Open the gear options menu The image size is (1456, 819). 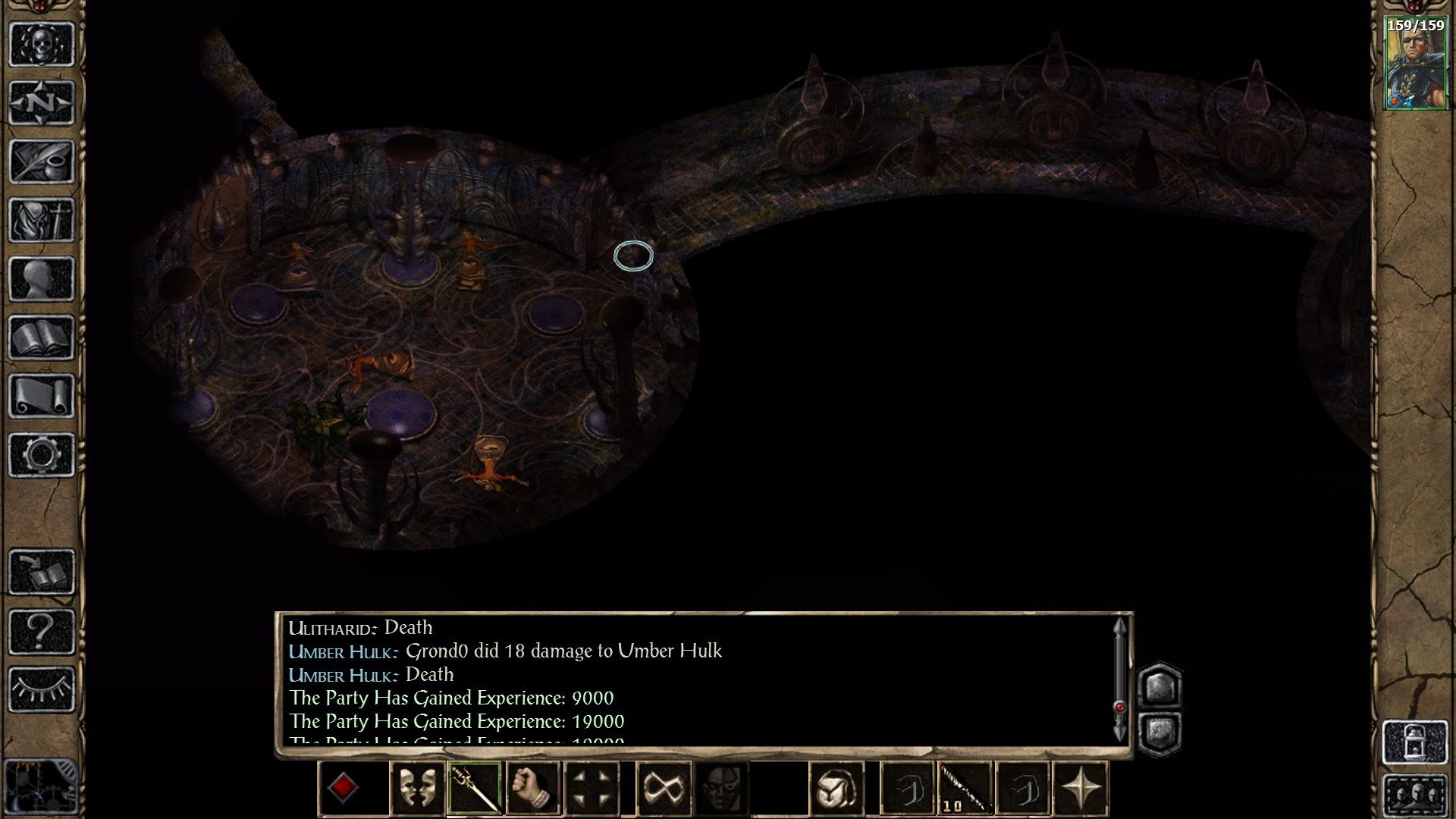tap(42, 455)
